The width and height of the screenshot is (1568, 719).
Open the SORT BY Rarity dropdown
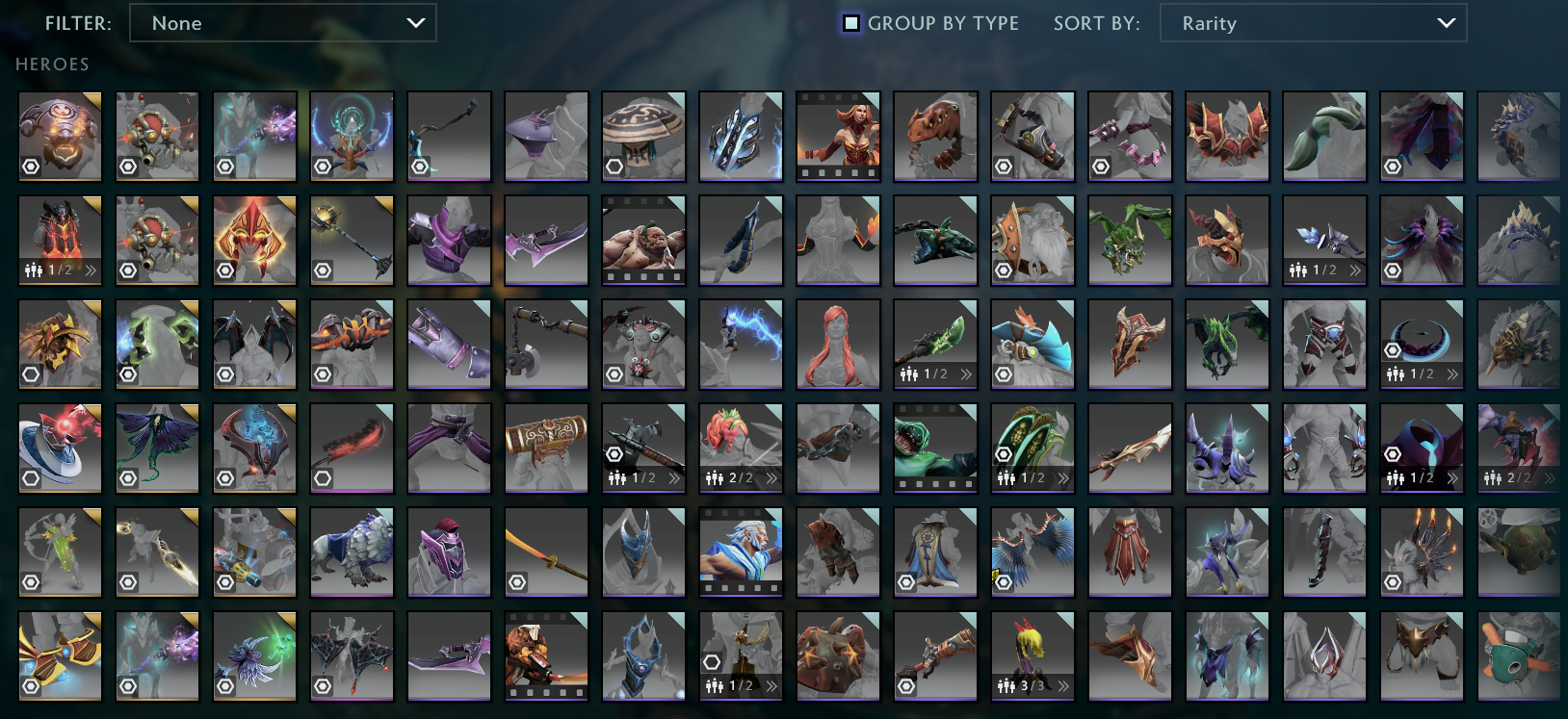coord(1312,23)
